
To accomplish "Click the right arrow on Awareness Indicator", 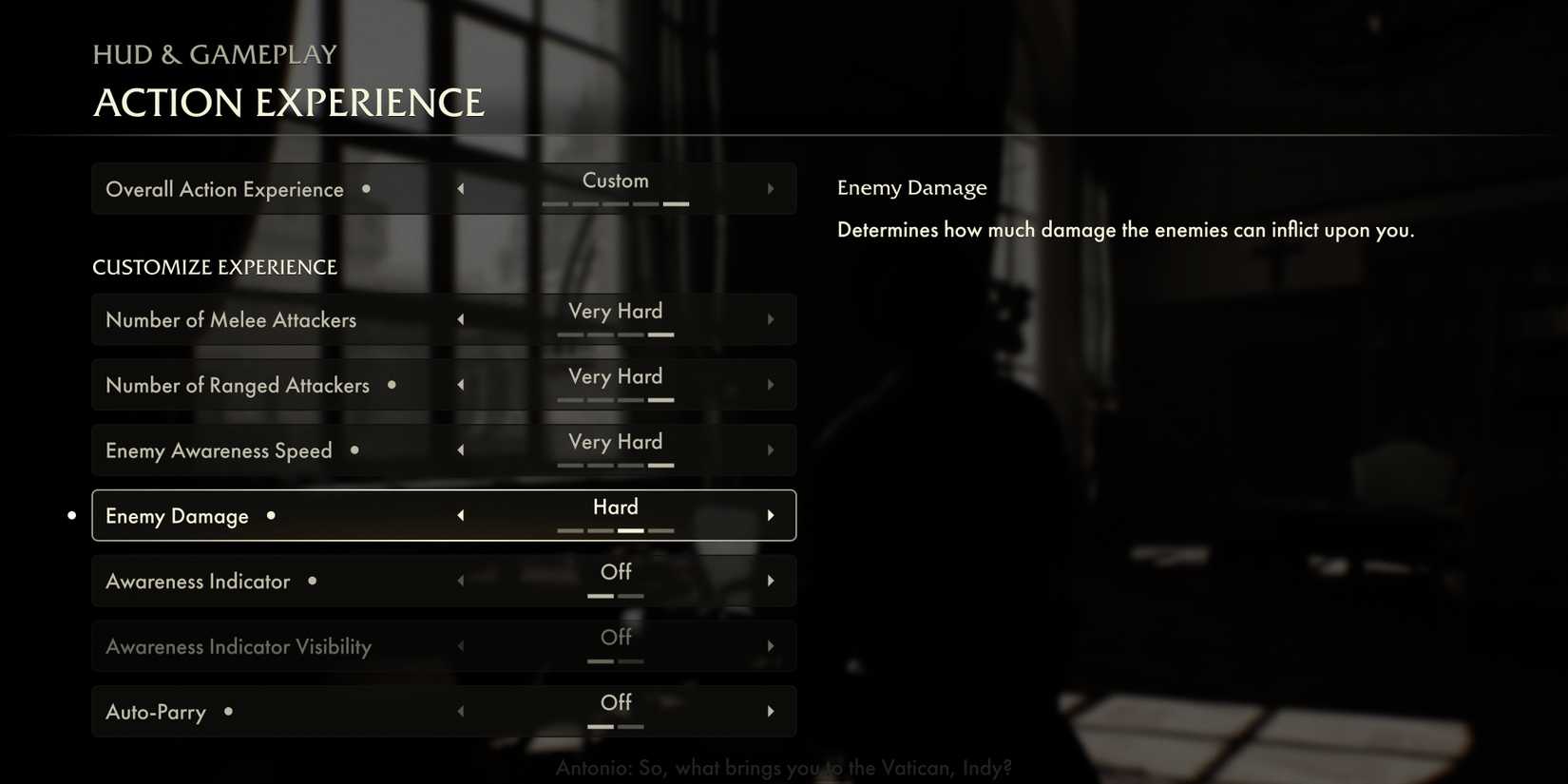I will pos(771,580).
